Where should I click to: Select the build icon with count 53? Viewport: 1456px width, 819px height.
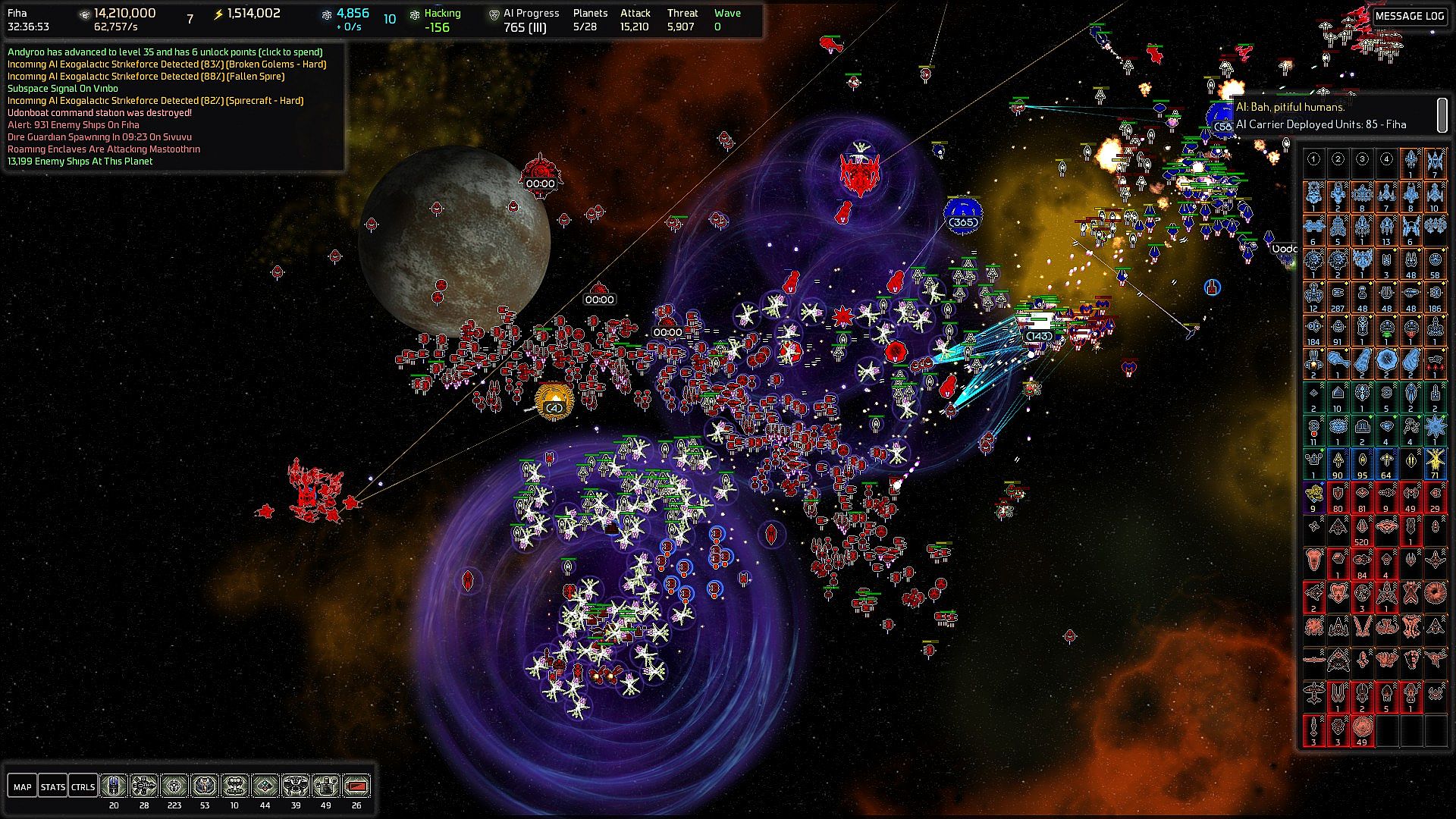click(x=205, y=786)
